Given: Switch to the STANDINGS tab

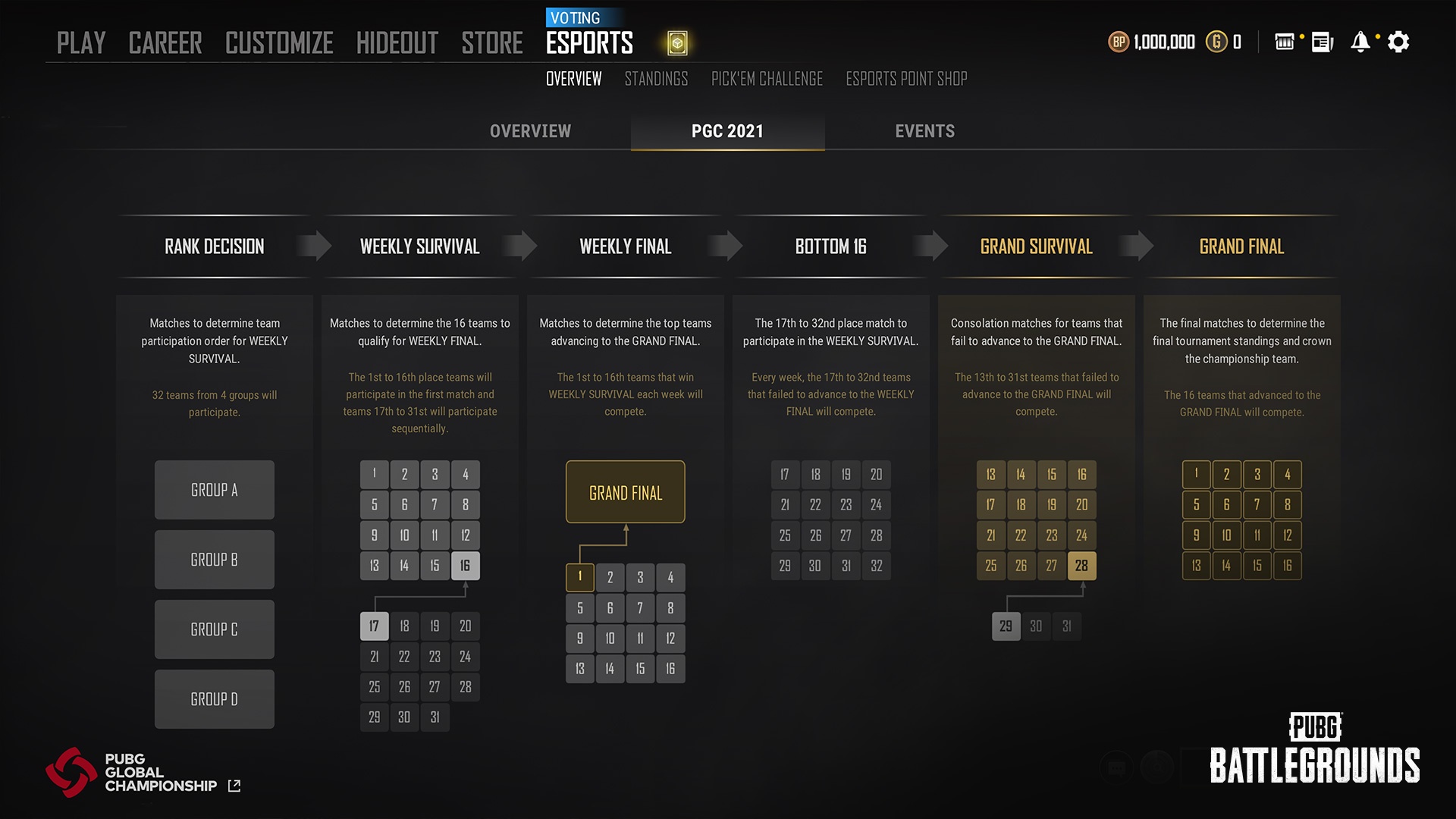Looking at the screenshot, I should (656, 78).
